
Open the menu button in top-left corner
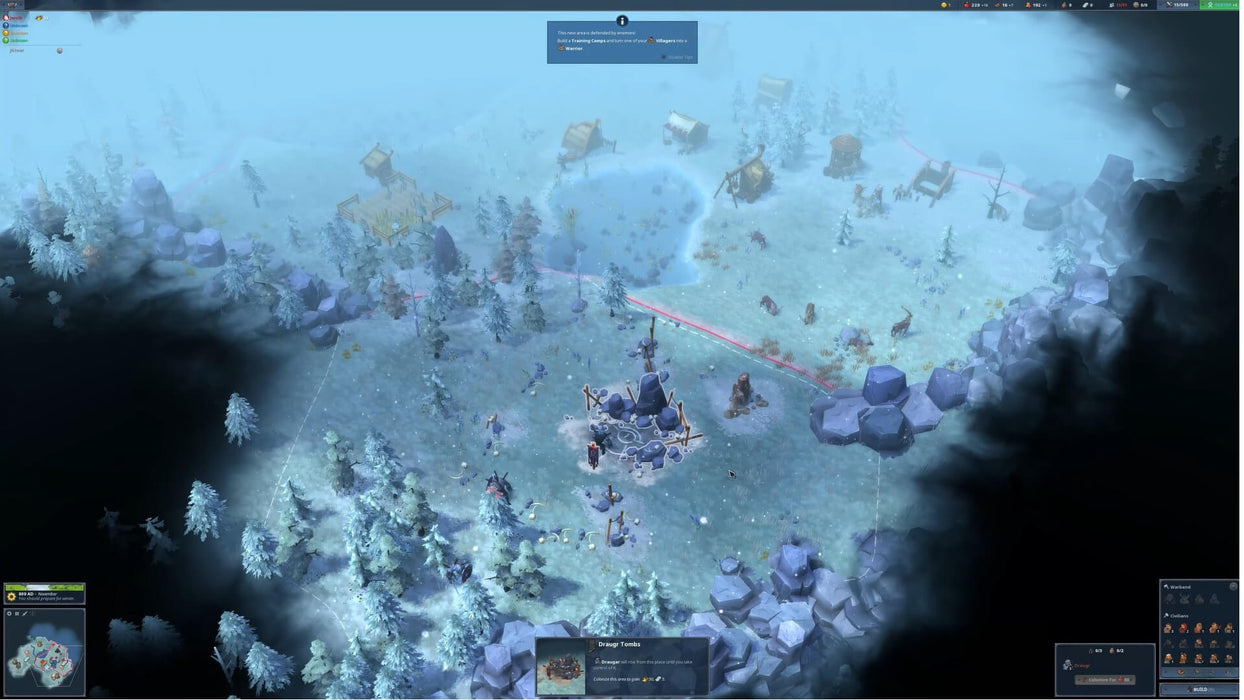tap(12, 5)
